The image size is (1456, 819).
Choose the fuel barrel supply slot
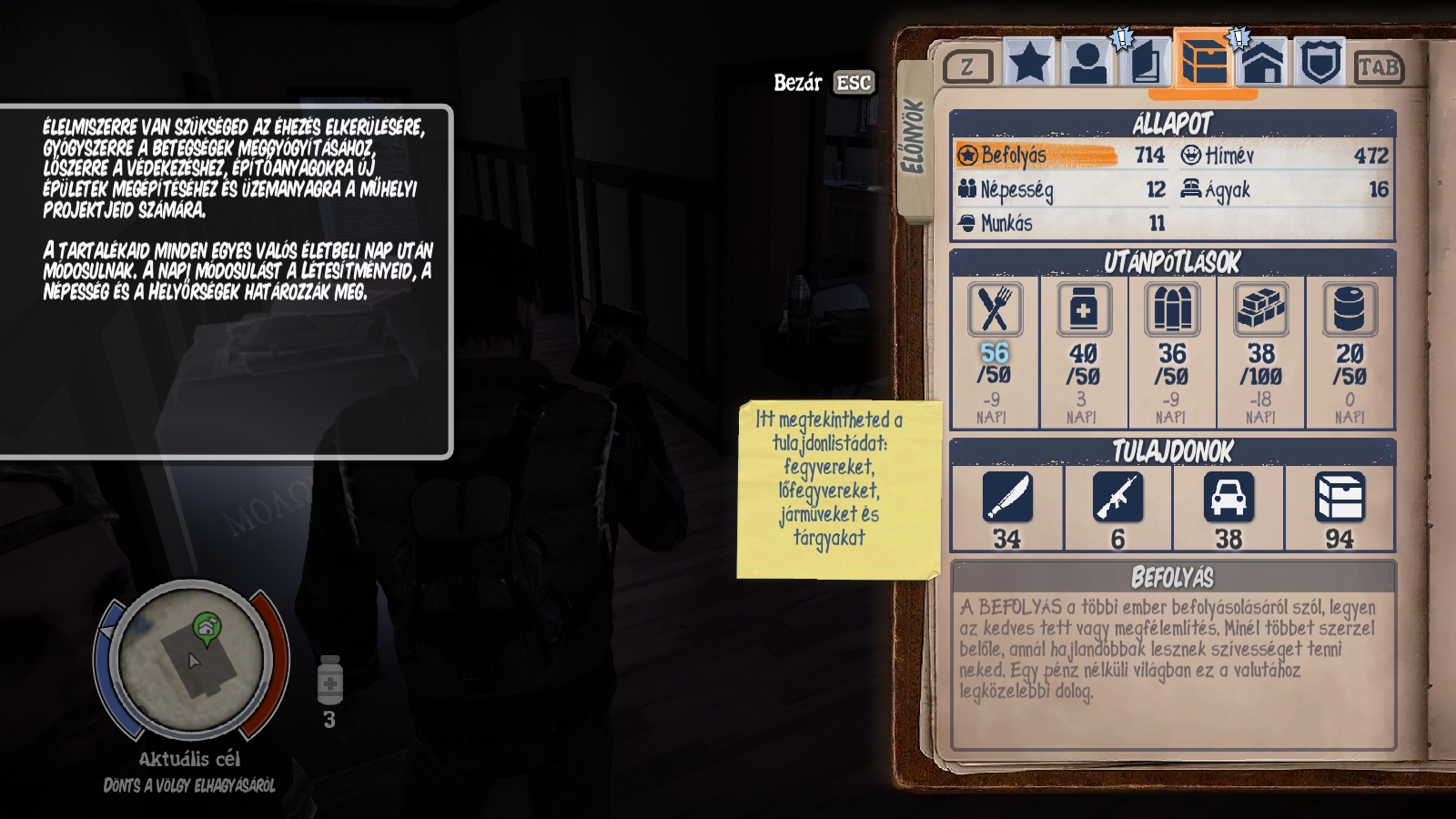click(1350, 352)
